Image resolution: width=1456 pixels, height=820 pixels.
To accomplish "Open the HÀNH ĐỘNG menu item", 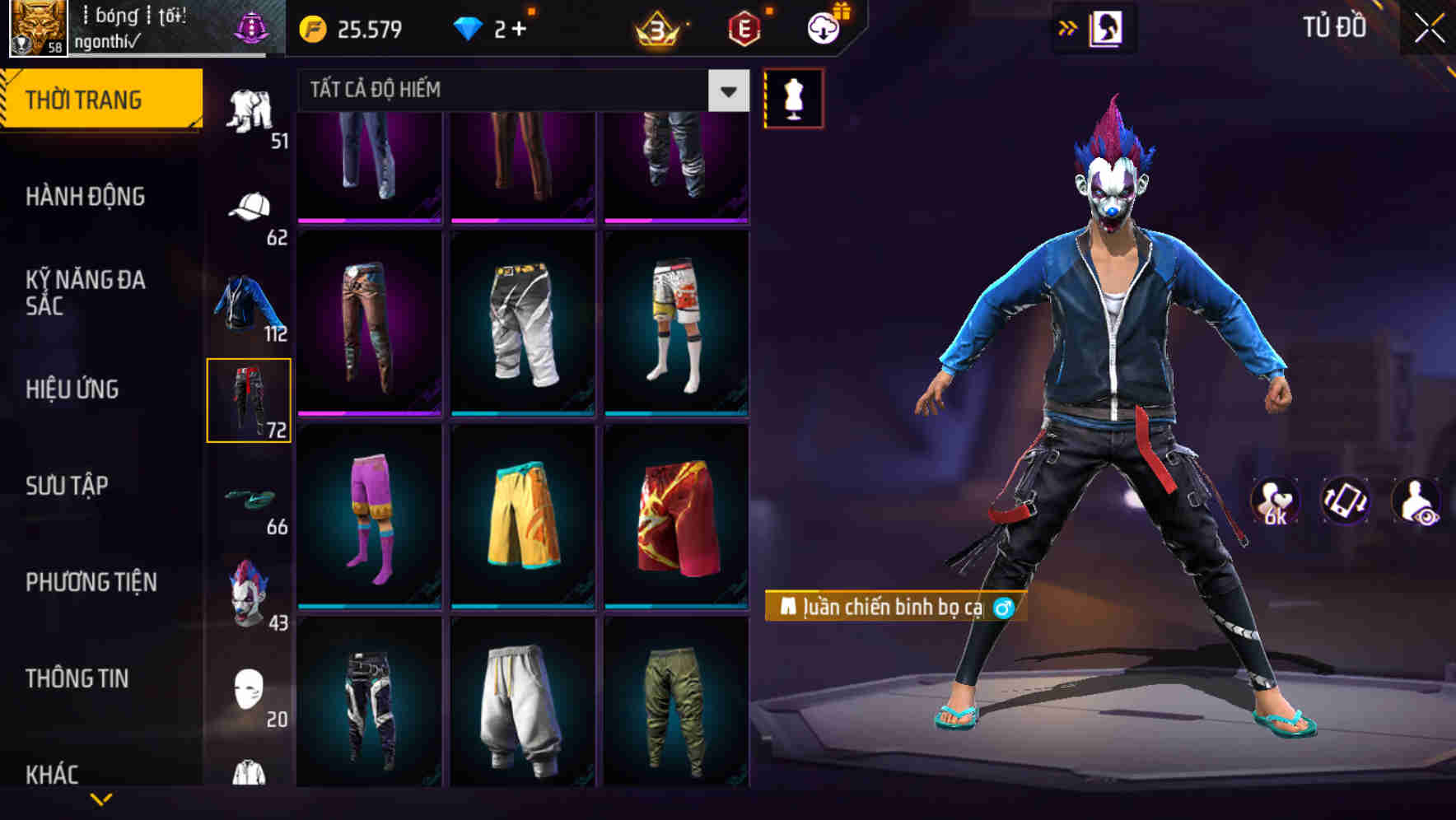I will click(86, 197).
